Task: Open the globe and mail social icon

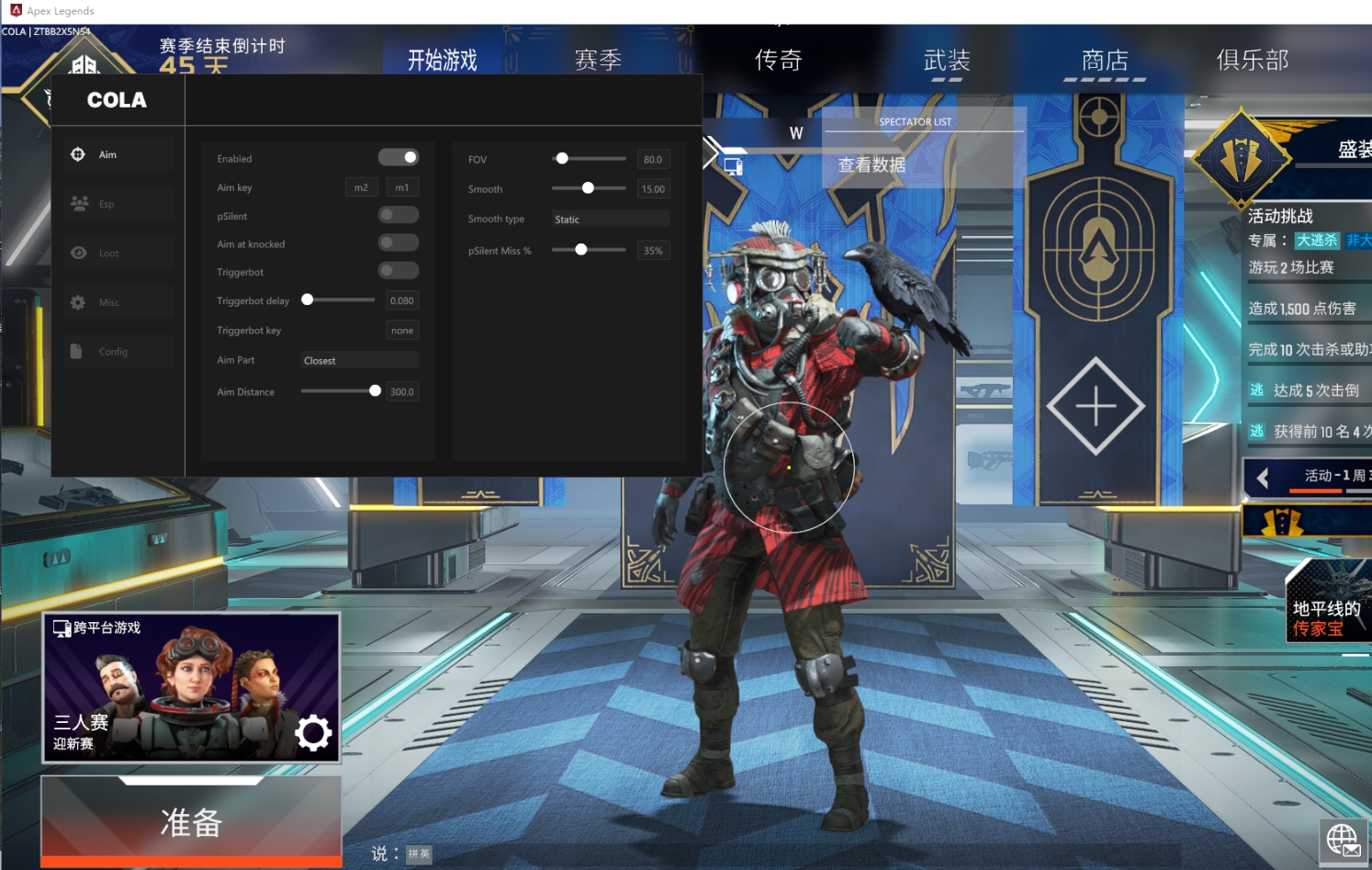Action: [x=1344, y=841]
